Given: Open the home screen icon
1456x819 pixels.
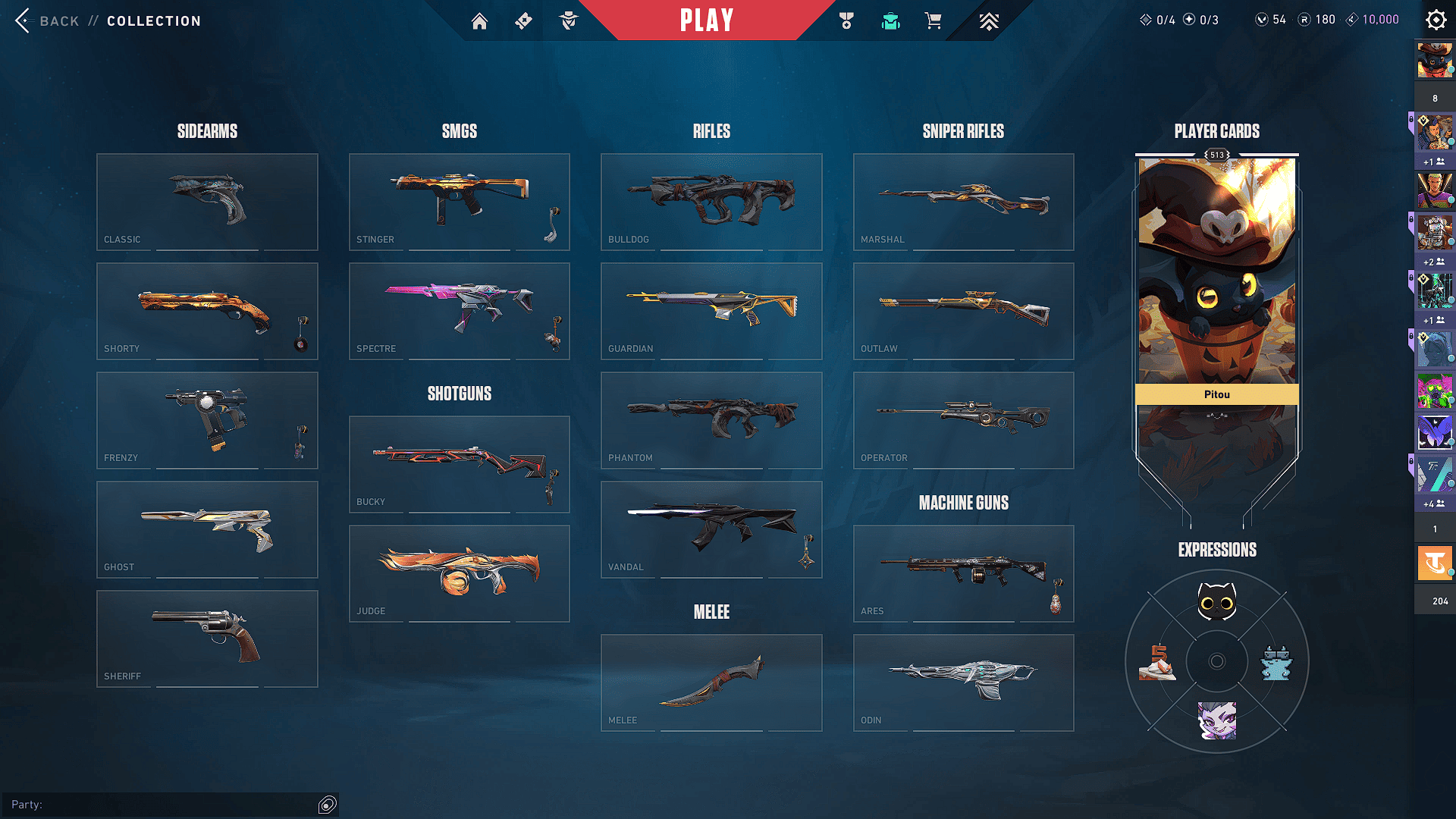Looking at the screenshot, I should (x=479, y=21).
